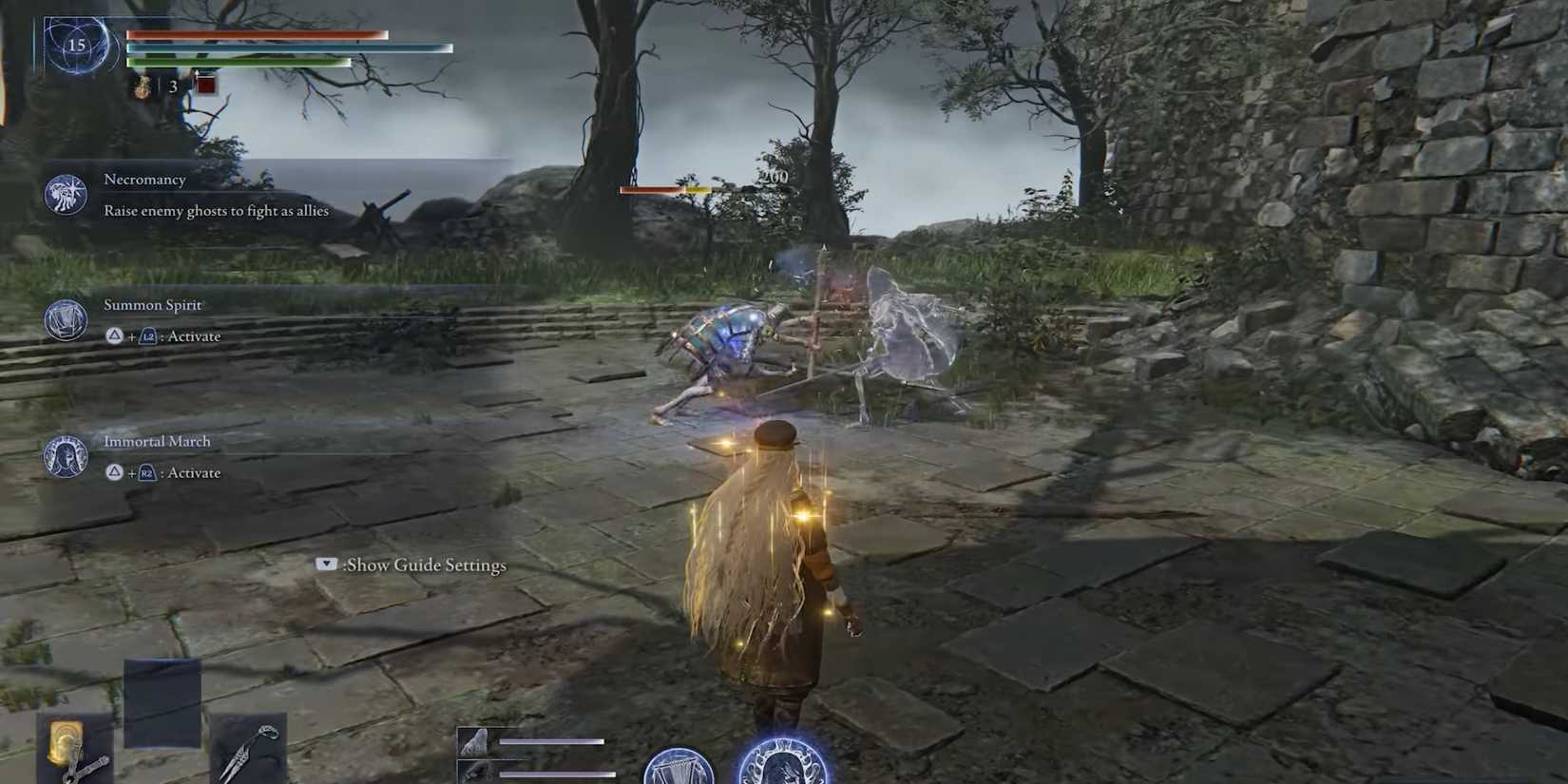Click the 'Raise enemy ghosts' description text
Image resolution: width=1568 pixels, height=784 pixels.
tap(215, 210)
